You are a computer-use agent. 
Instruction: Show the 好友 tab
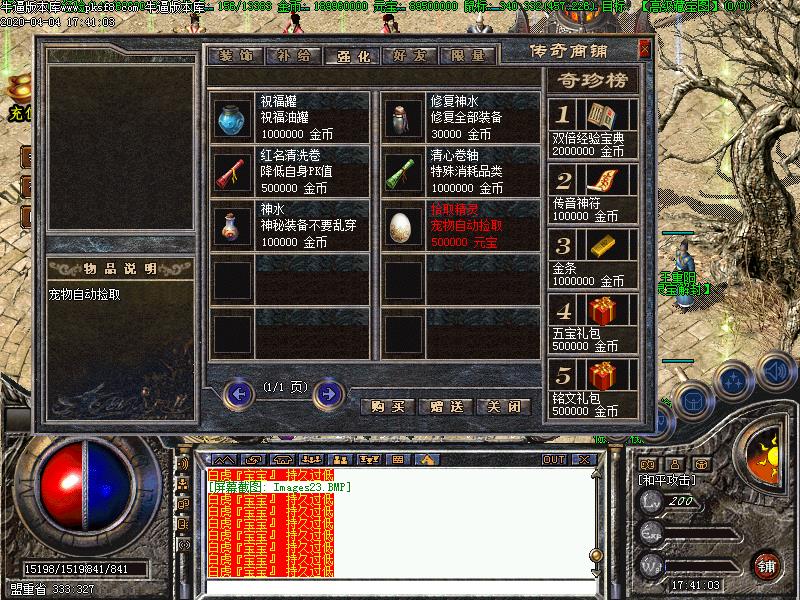(x=409, y=55)
